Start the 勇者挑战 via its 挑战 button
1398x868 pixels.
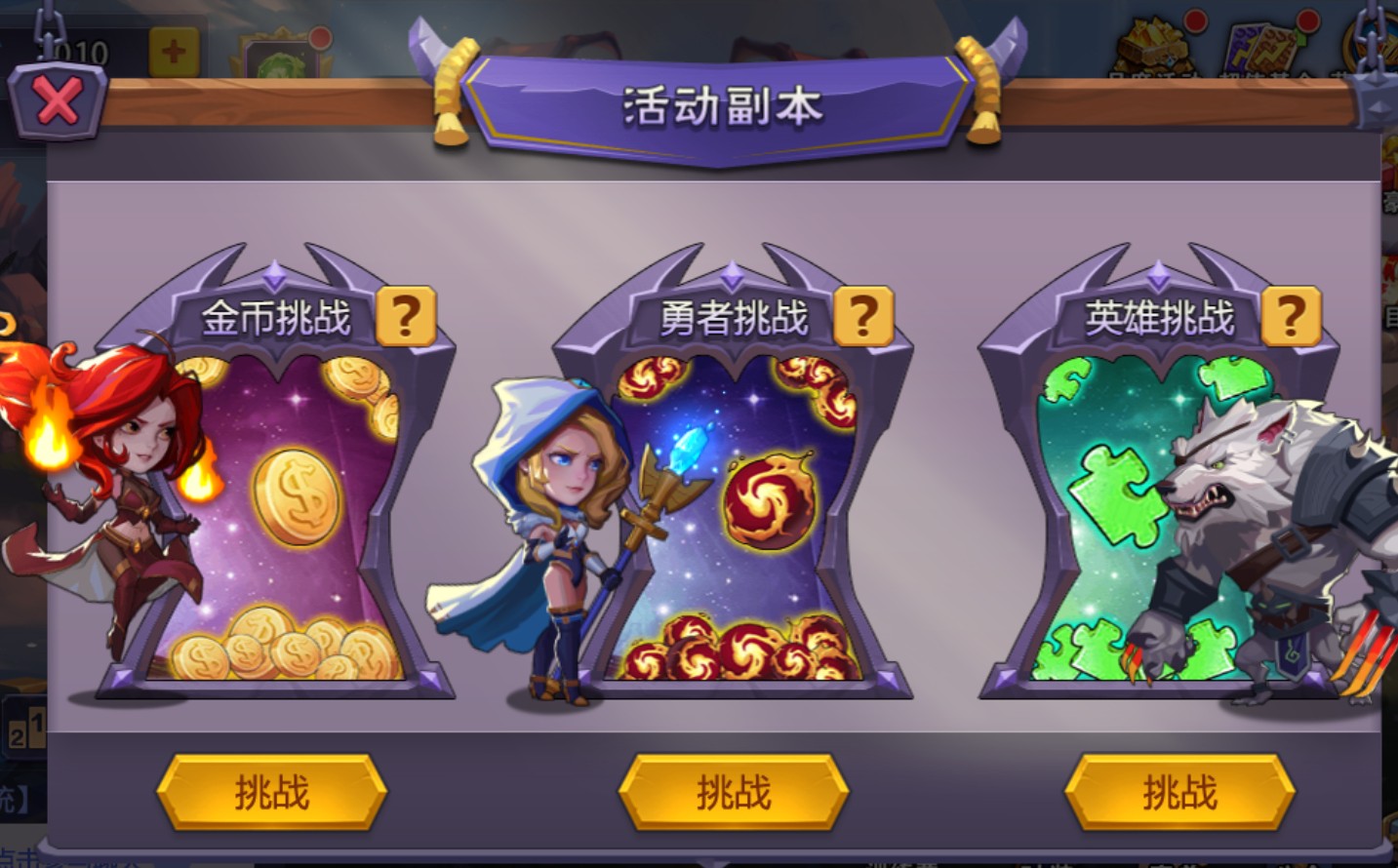(734, 792)
